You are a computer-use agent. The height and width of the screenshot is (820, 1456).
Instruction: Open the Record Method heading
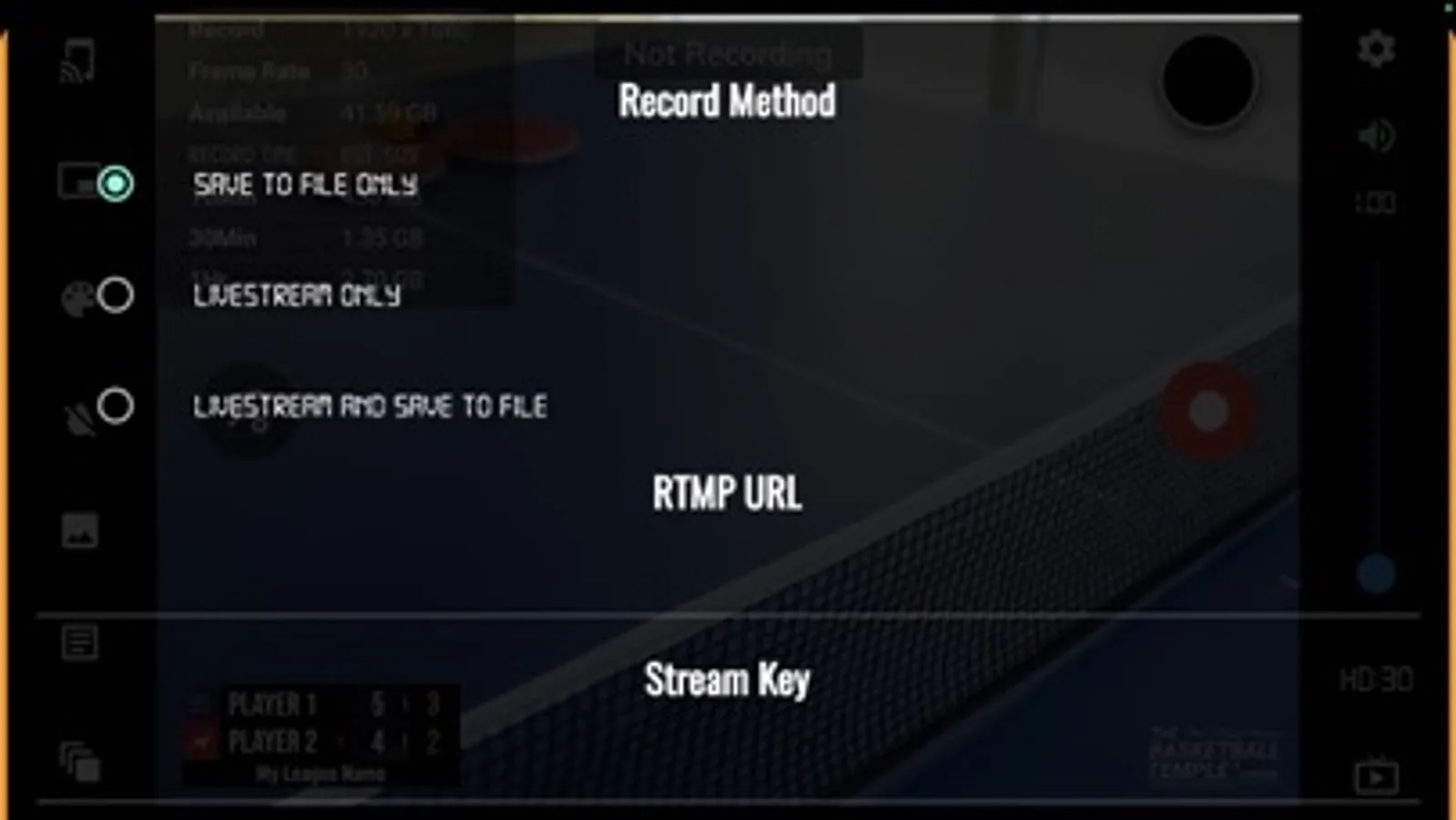(726, 101)
